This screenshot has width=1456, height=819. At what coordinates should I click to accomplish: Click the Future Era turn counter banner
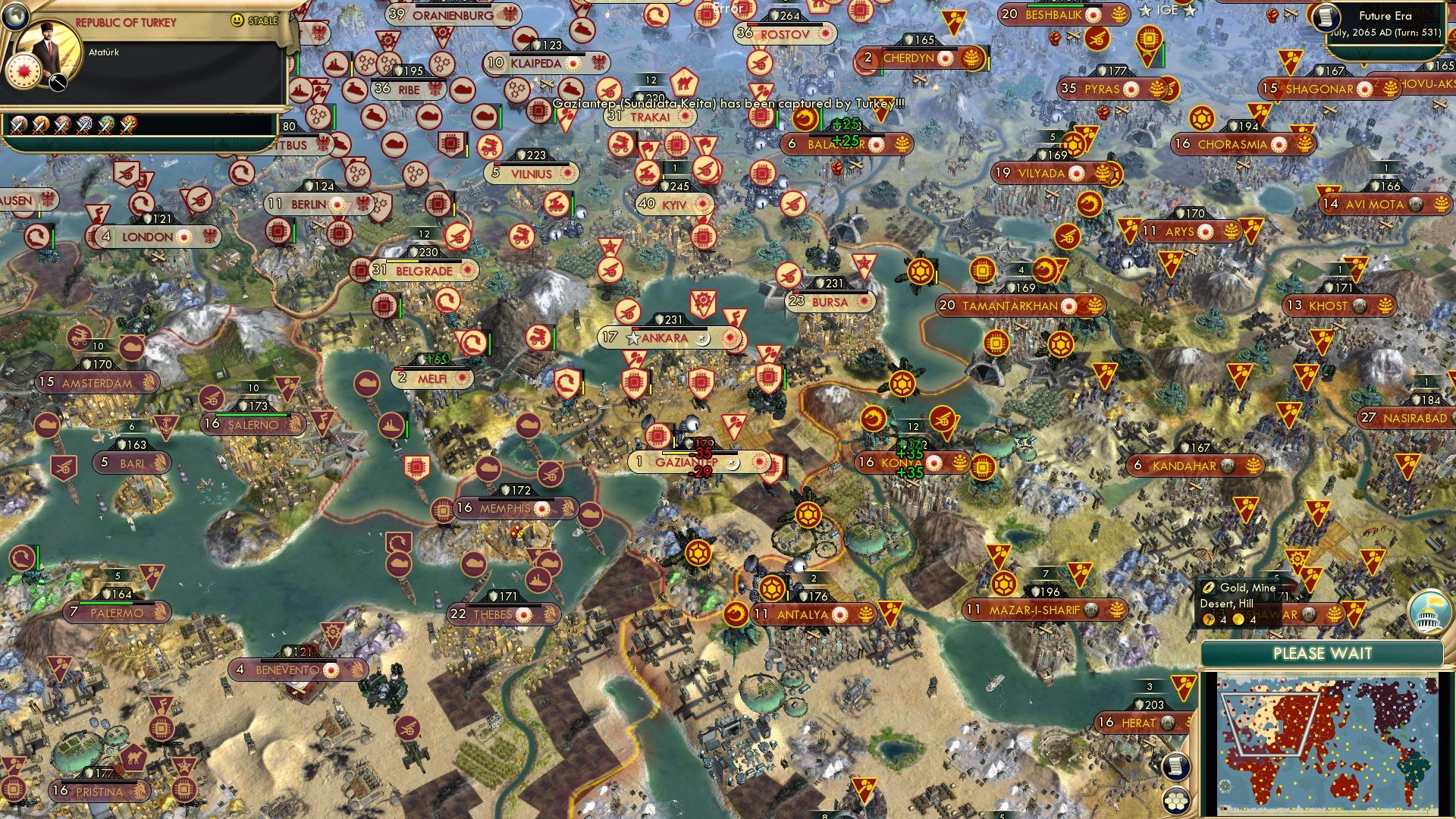1388,19
